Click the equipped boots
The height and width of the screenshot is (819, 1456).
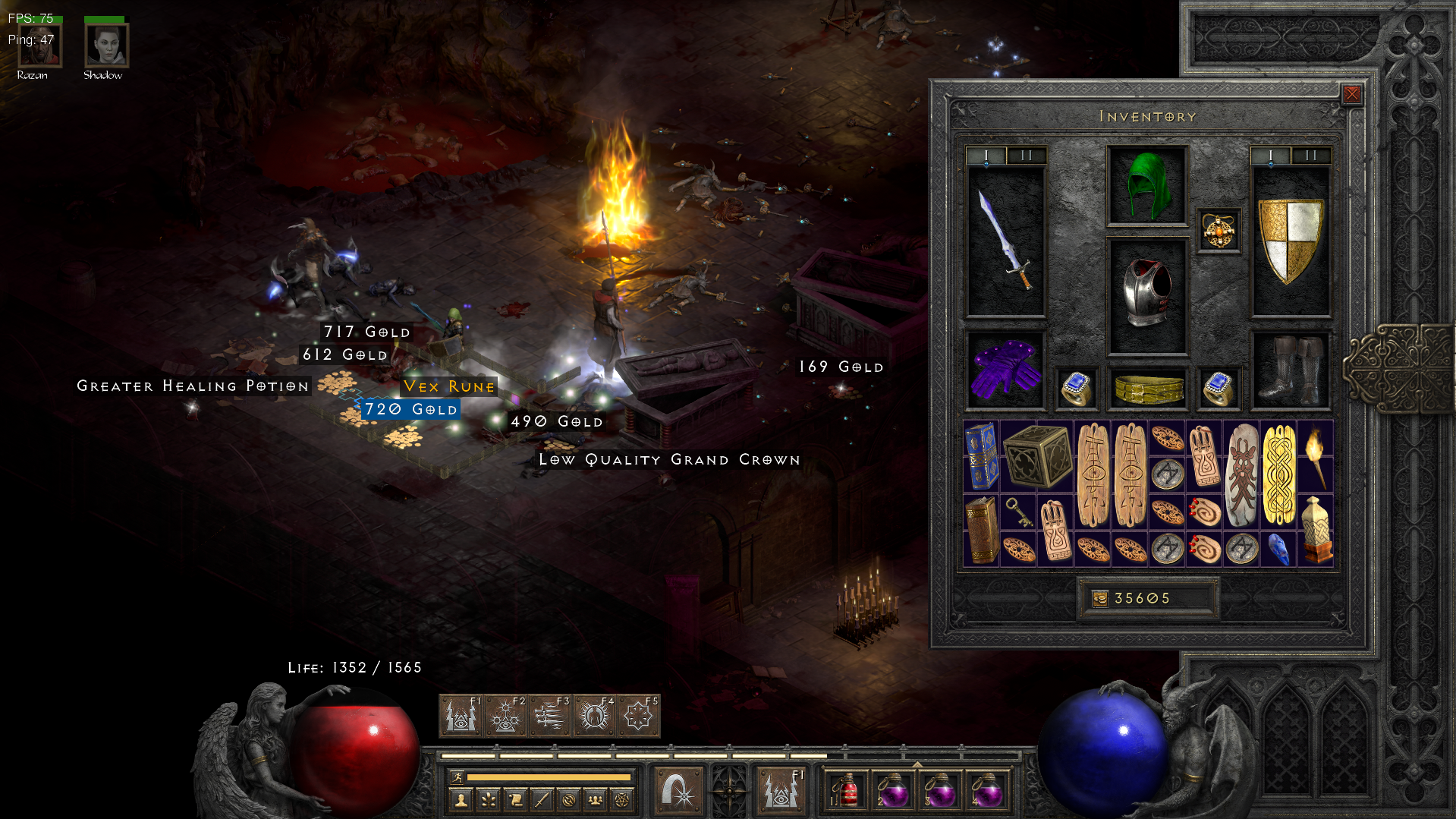click(x=1290, y=370)
